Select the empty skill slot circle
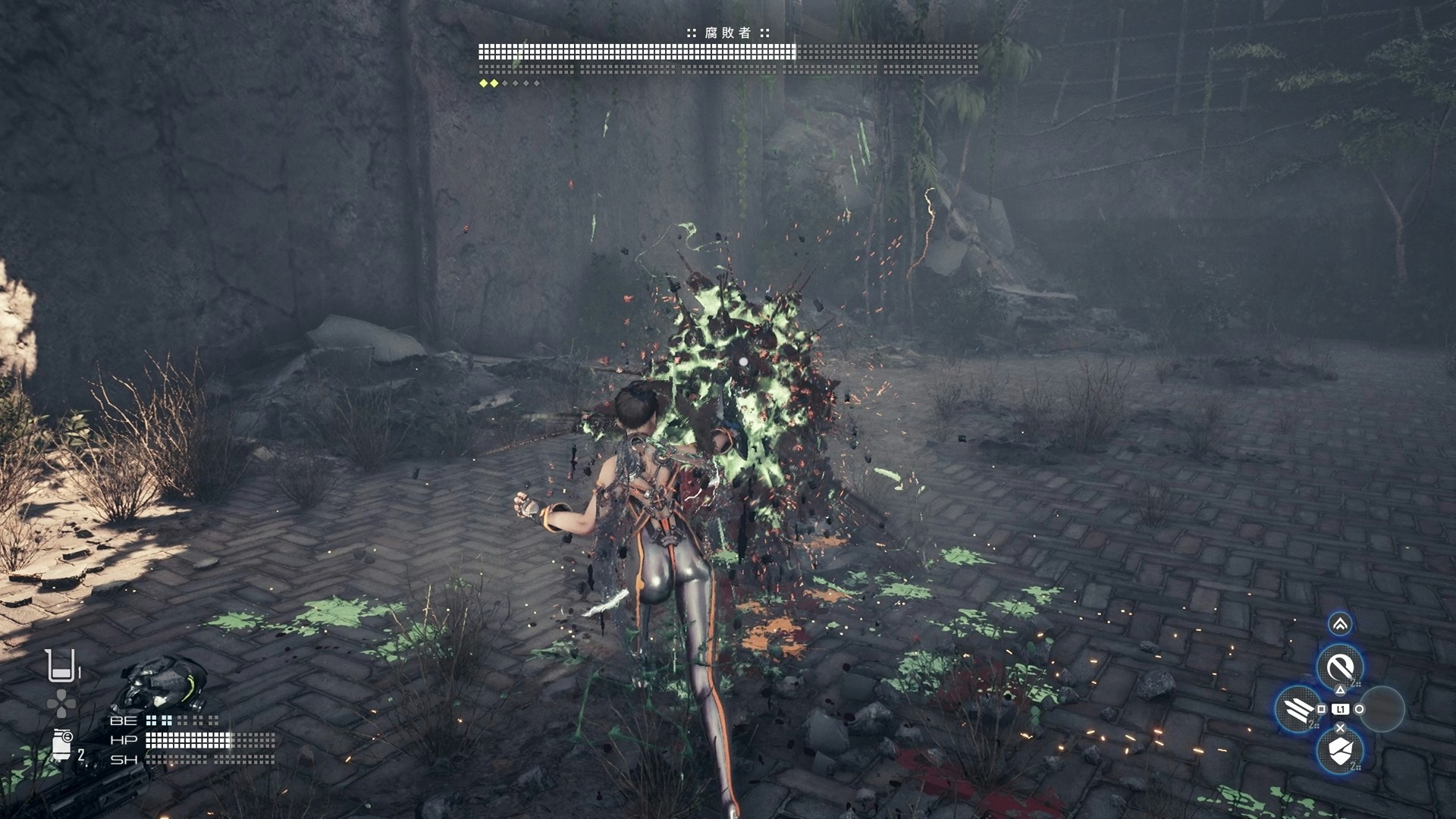 pos(1382,709)
